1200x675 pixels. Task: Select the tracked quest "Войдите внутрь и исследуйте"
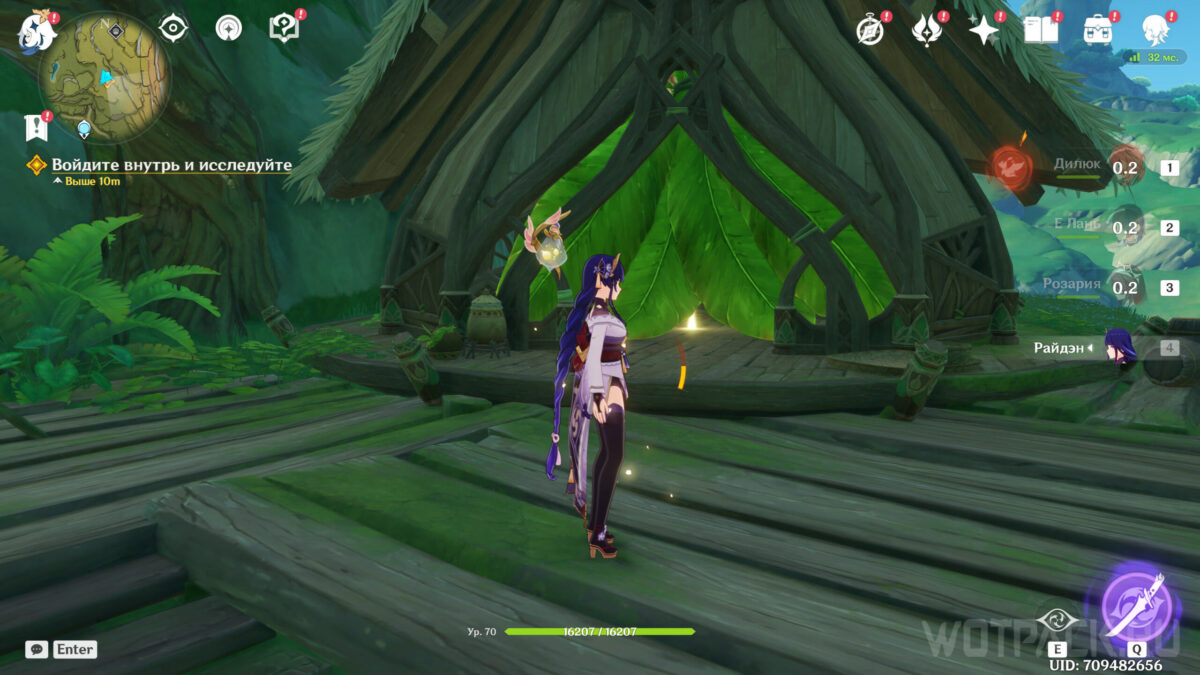(x=171, y=165)
